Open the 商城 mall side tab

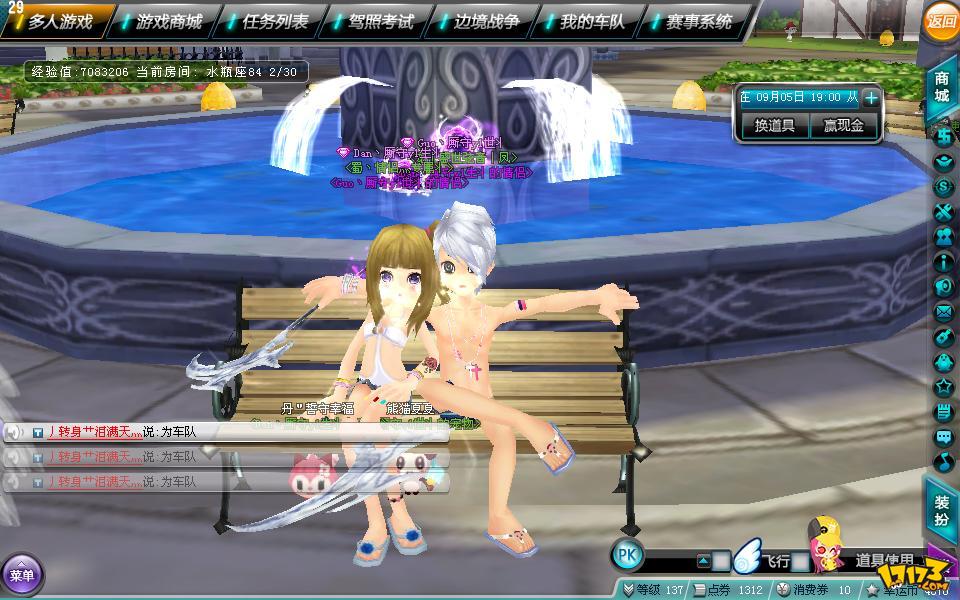click(942, 87)
